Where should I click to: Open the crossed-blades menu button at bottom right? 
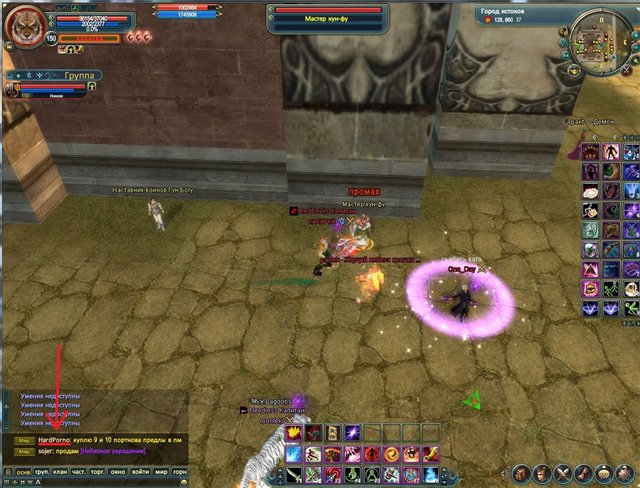(565, 472)
